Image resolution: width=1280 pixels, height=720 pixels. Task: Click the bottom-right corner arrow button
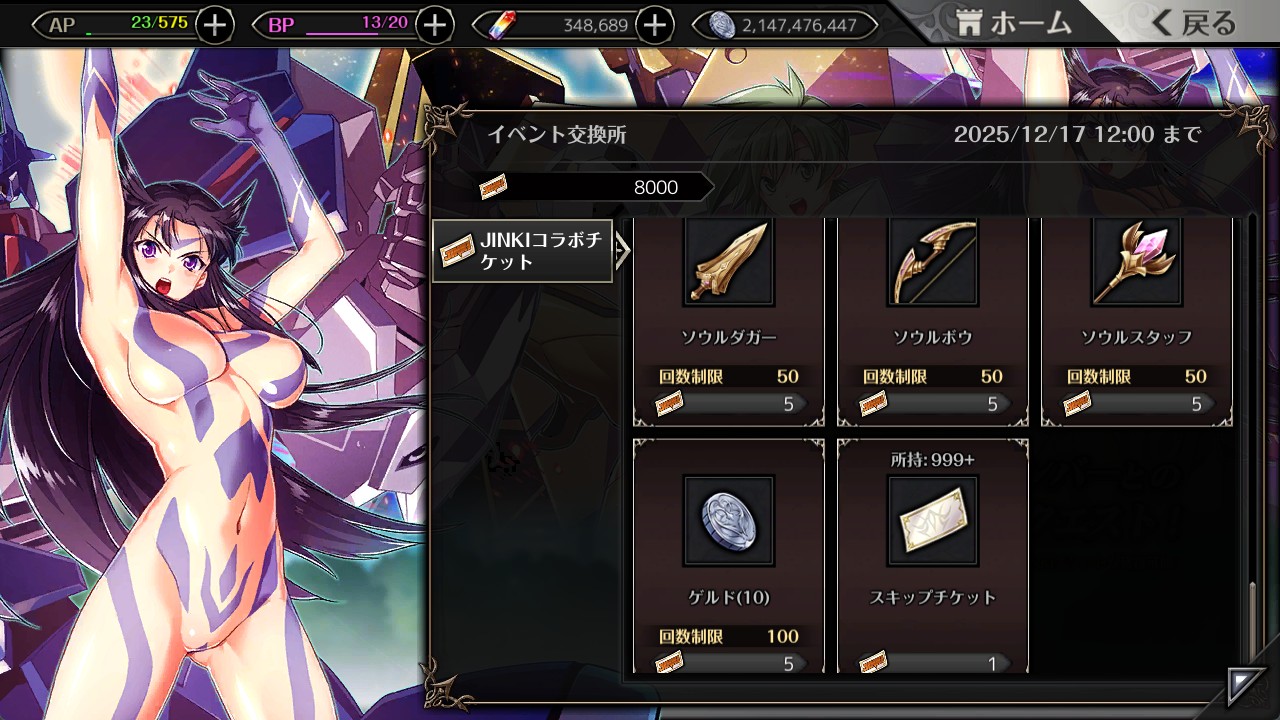pos(1246,686)
